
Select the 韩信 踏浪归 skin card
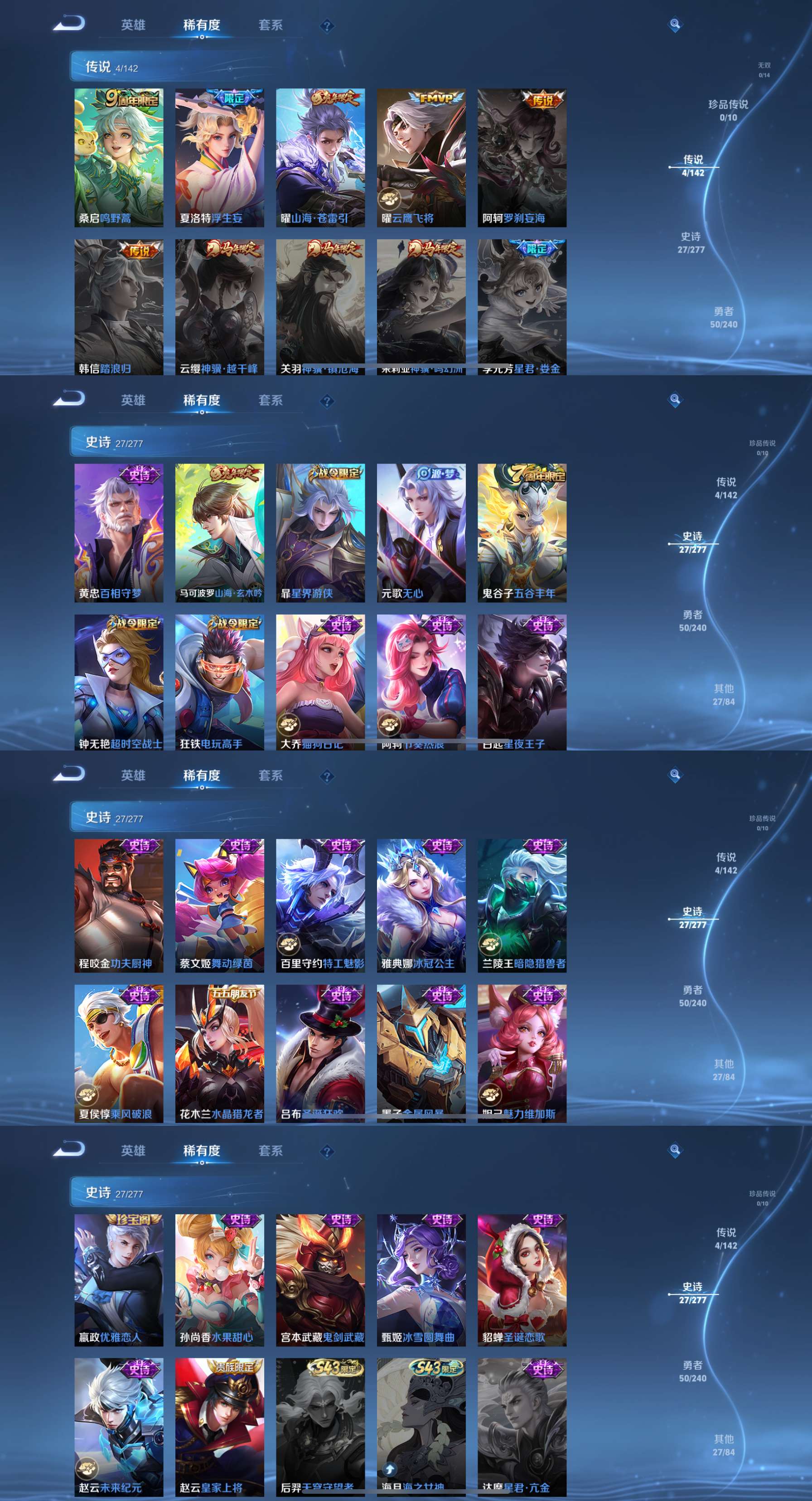tap(119, 306)
